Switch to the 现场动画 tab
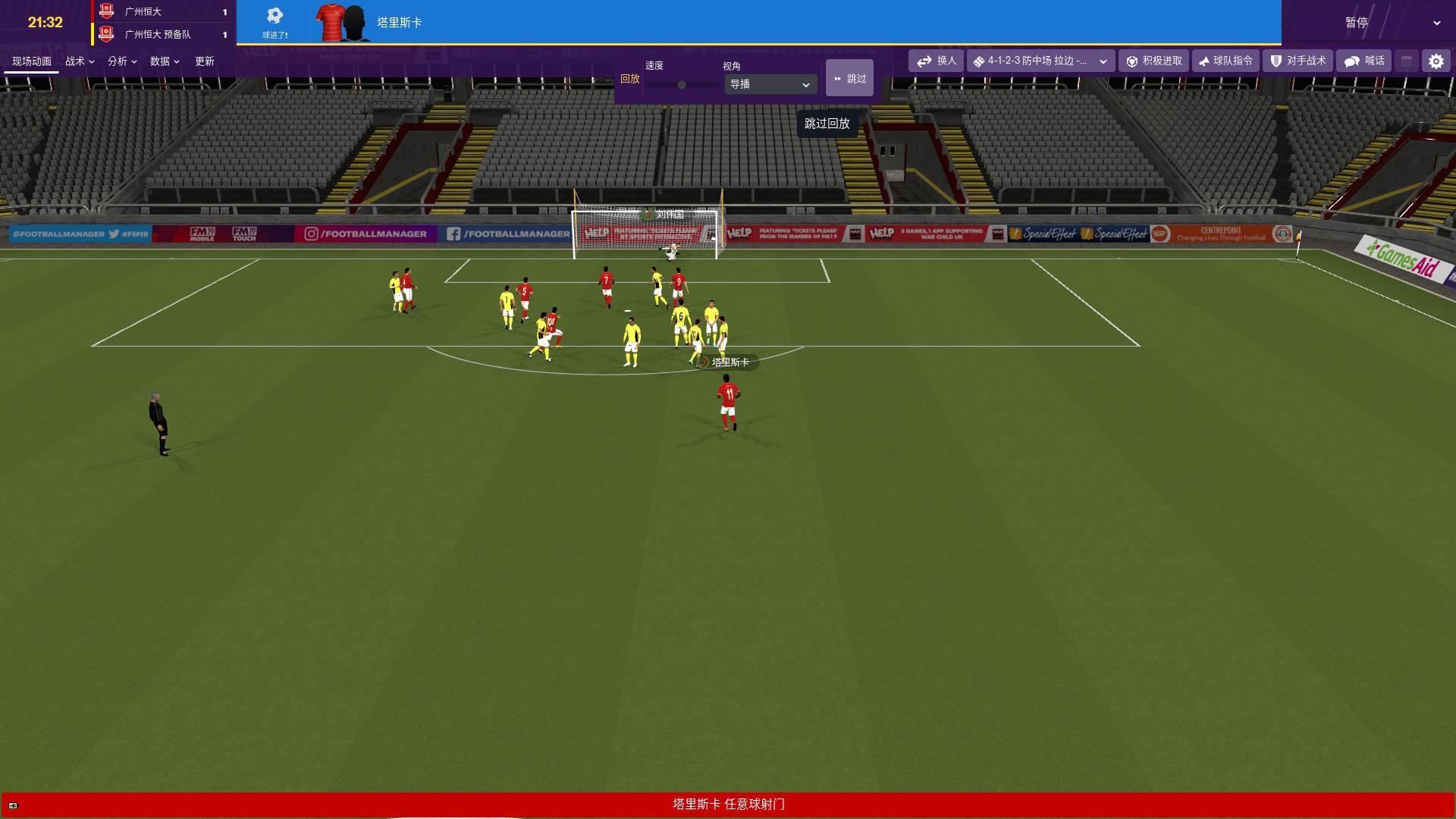Image resolution: width=1456 pixels, height=819 pixels. (32, 61)
